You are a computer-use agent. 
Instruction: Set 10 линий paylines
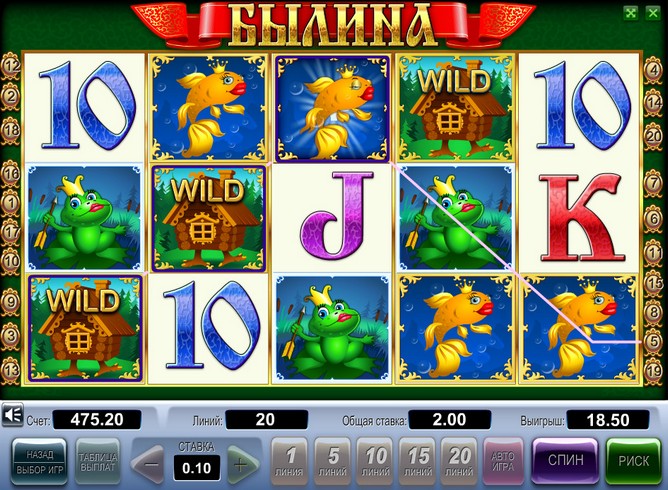click(375, 461)
